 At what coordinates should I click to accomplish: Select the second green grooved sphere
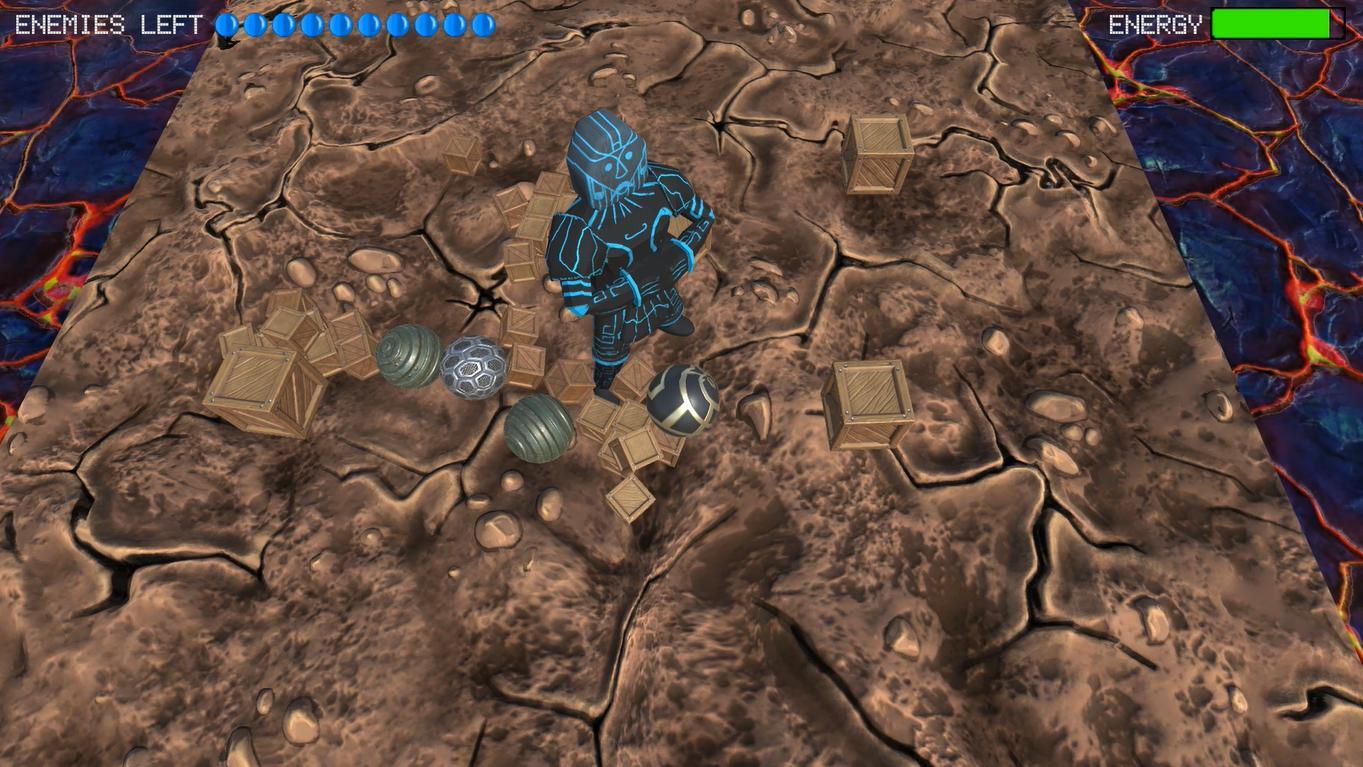click(x=537, y=428)
